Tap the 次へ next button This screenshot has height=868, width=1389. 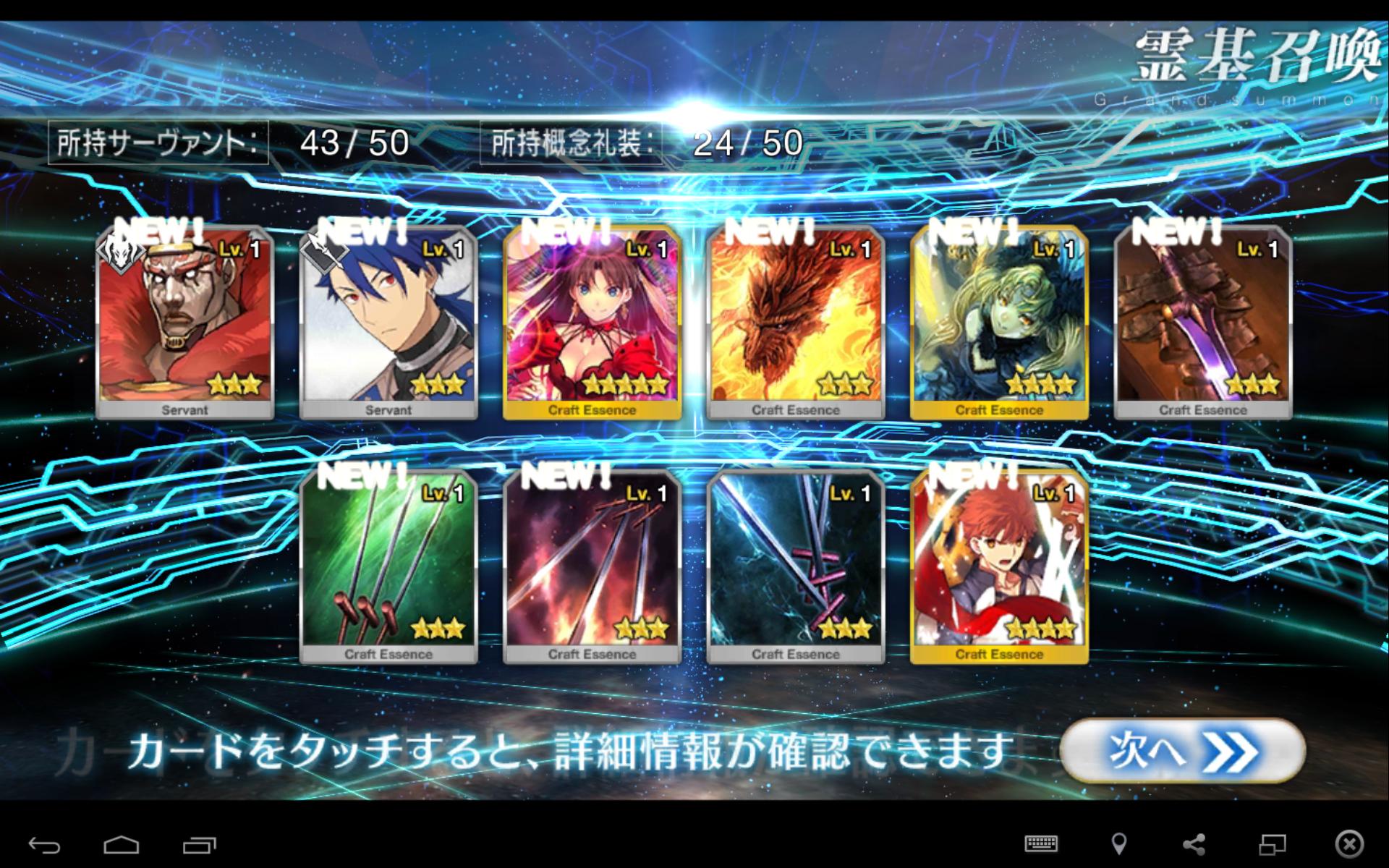1182,750
